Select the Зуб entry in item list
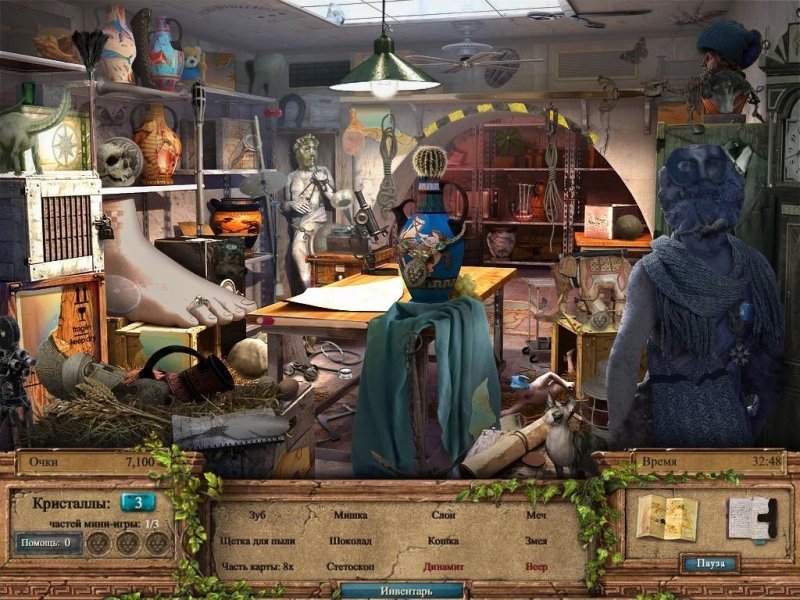Image resolution: width=800 pixels, height=600 pixels. click(258, 515)
